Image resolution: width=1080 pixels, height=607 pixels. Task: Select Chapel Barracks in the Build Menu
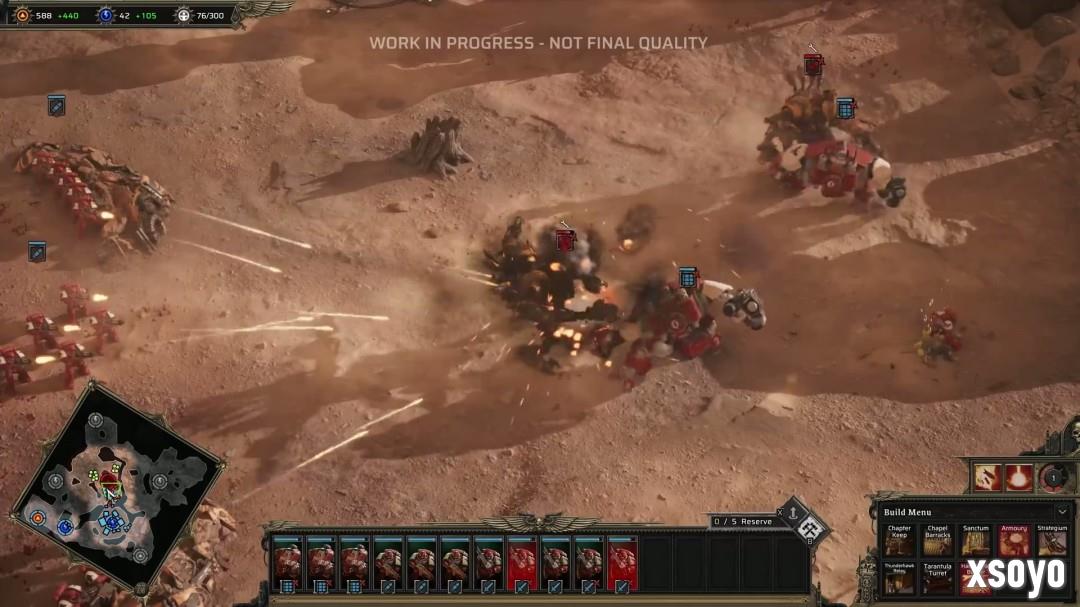(x=937, y=541)
